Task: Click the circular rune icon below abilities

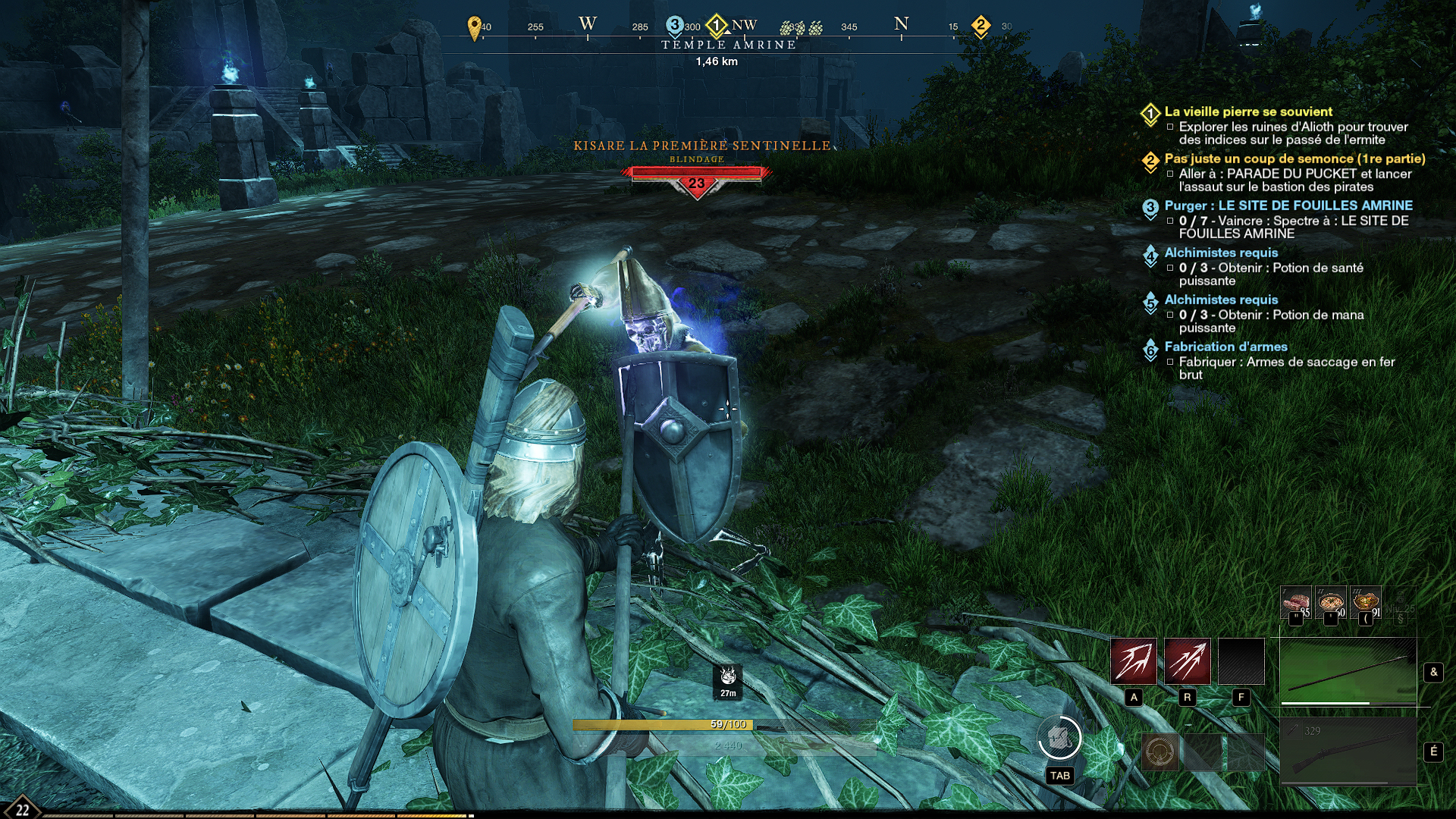Action: 1160,752
